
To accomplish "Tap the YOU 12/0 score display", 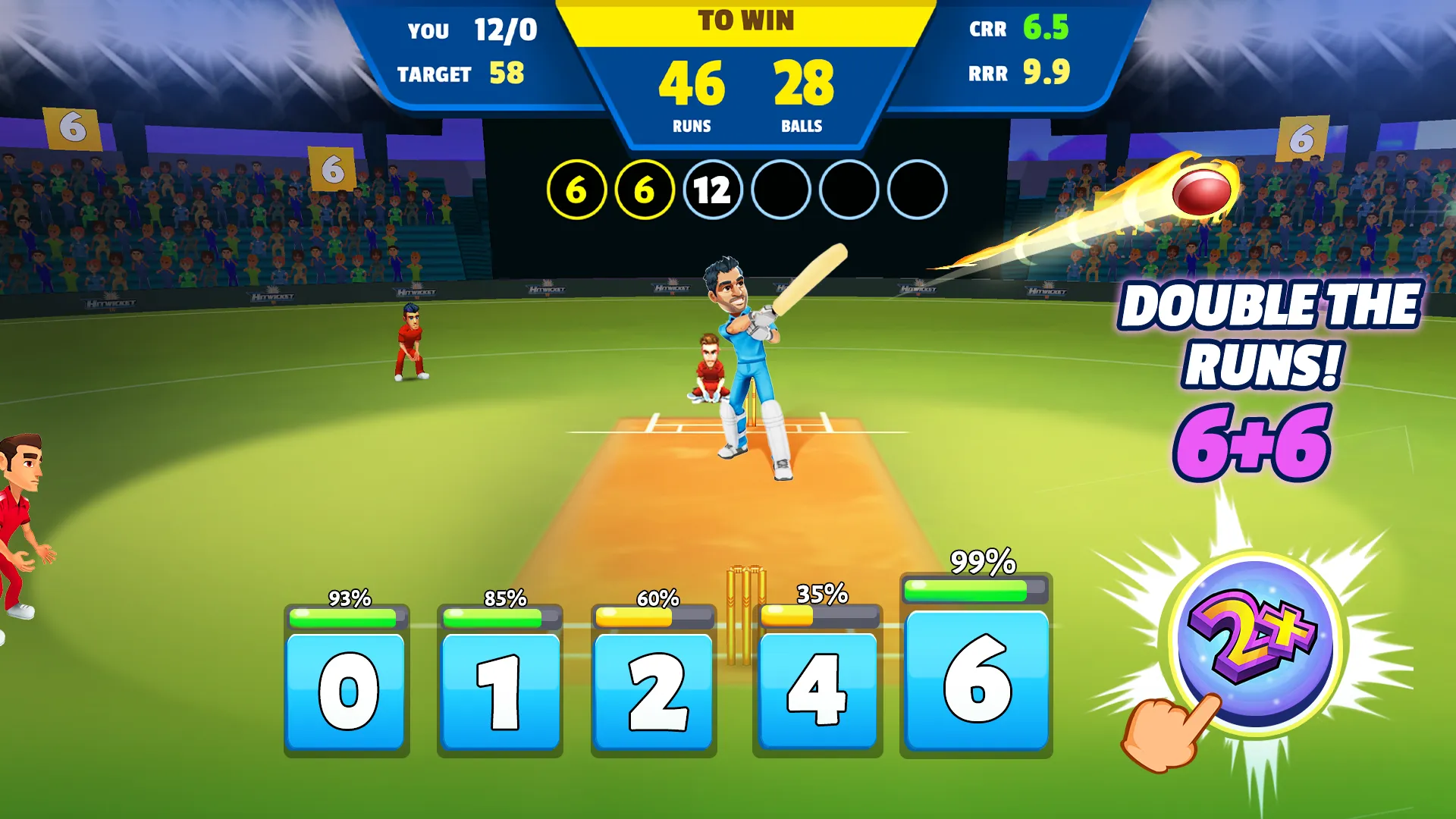I will [466, 30].
